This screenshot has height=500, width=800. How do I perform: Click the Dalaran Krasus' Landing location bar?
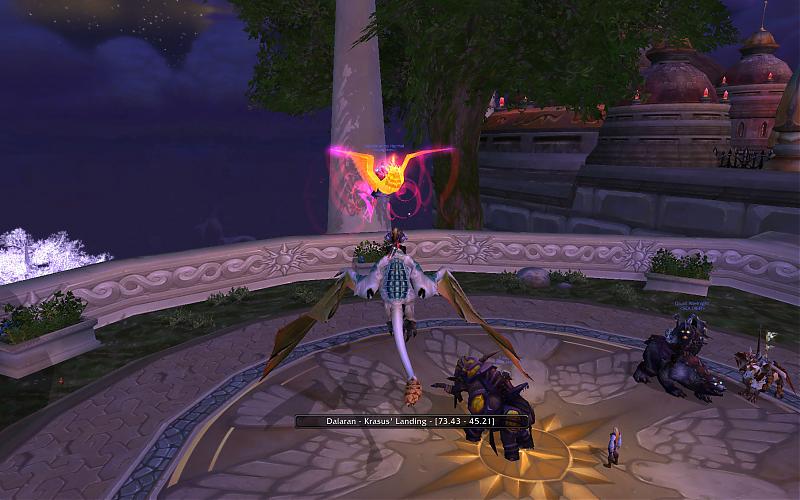[410, 421]
